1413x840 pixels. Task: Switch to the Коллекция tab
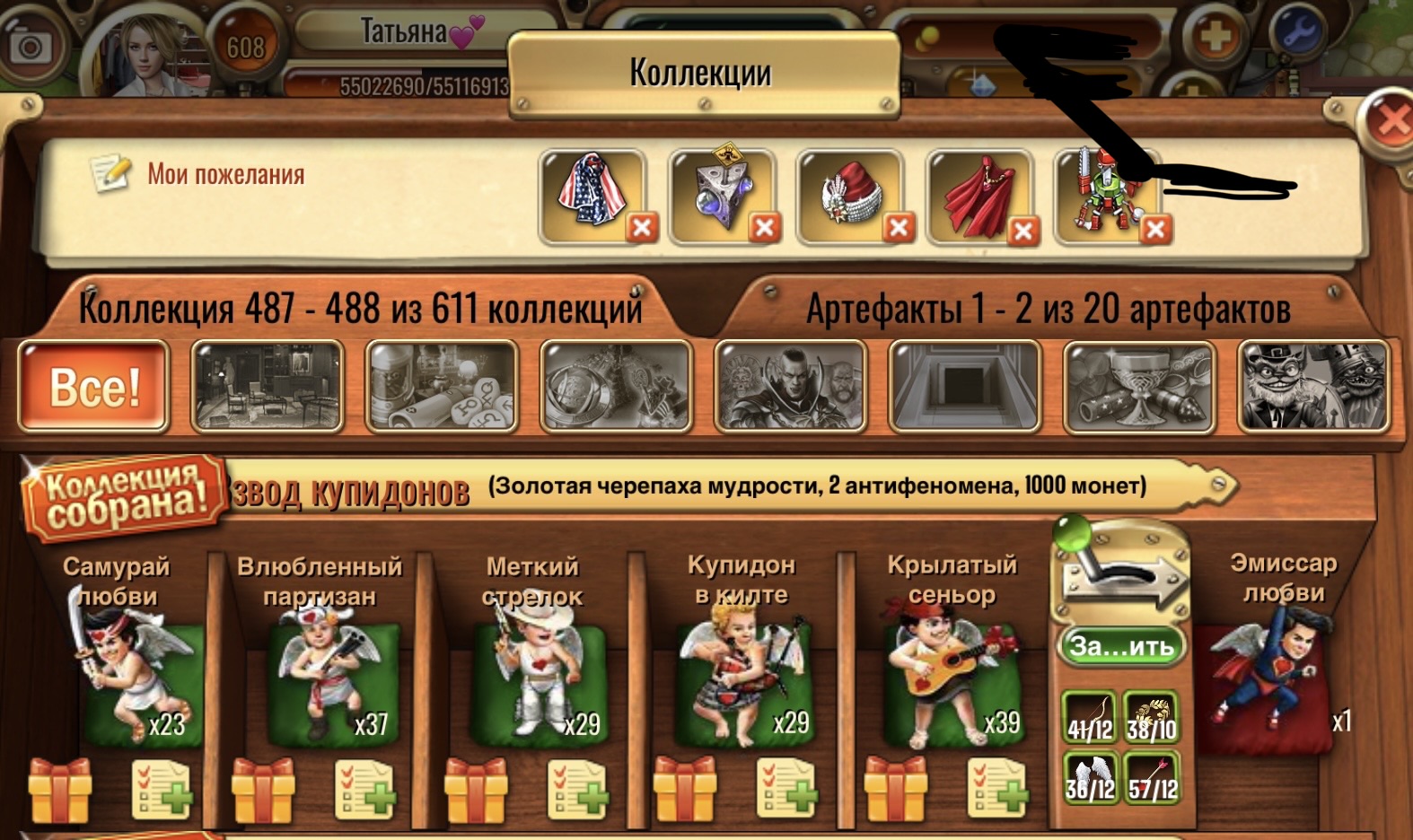pyautogui.click(x=359, y=310)
